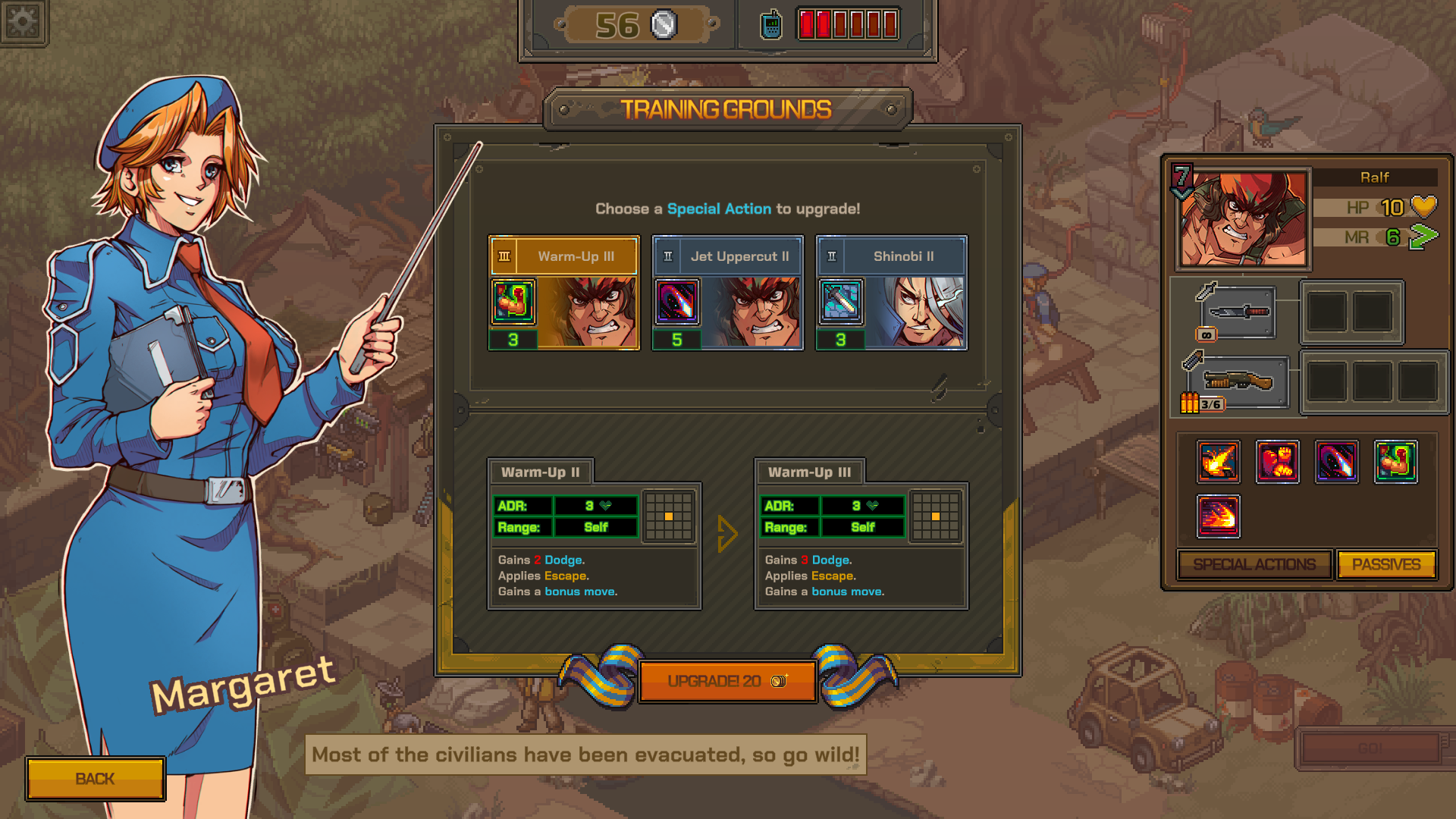Select the shotgun weapon slot

pos(1238,381)
